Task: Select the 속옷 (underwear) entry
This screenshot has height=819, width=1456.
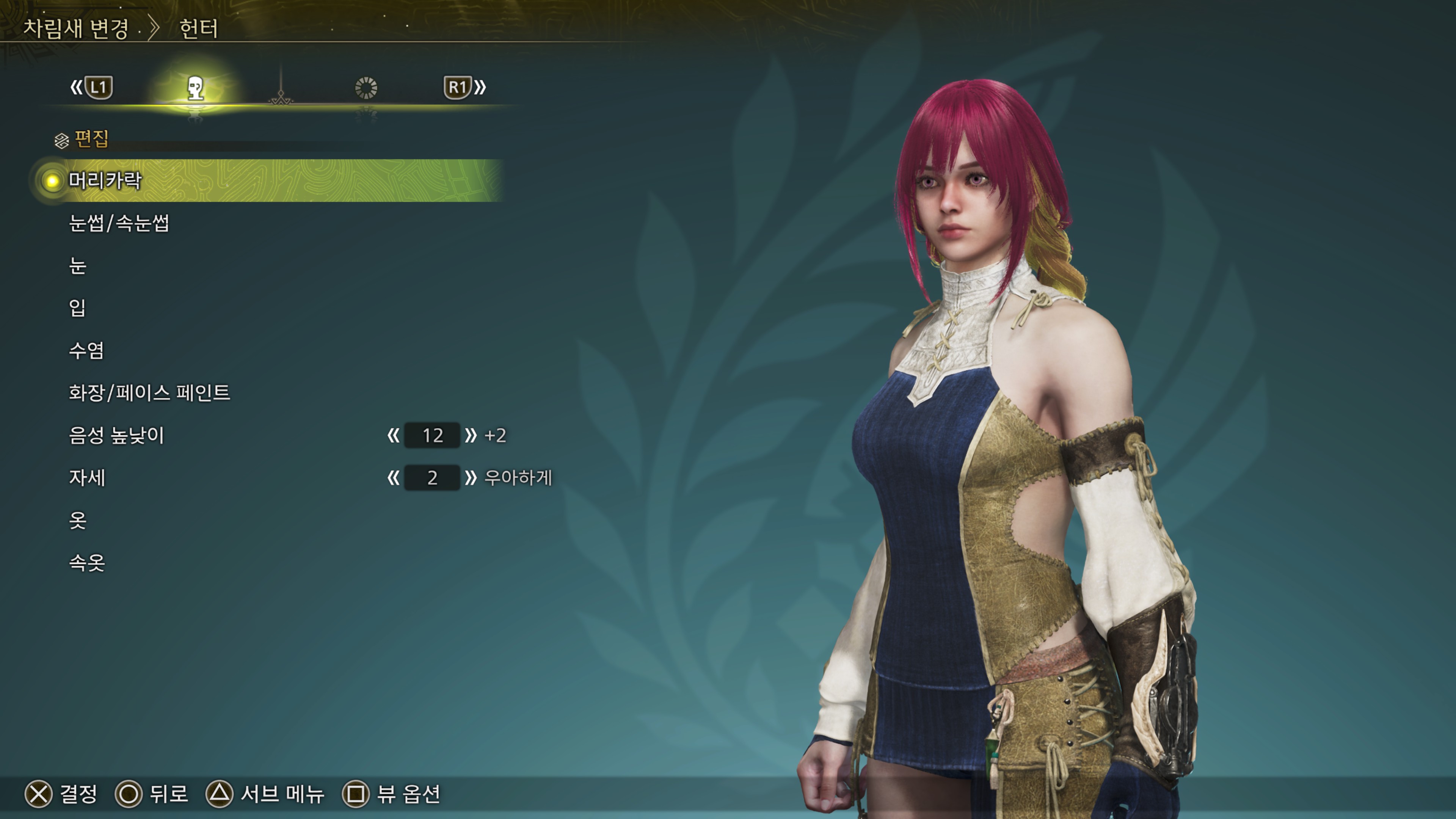Action: pyautogui.click(x=86, y=563)
